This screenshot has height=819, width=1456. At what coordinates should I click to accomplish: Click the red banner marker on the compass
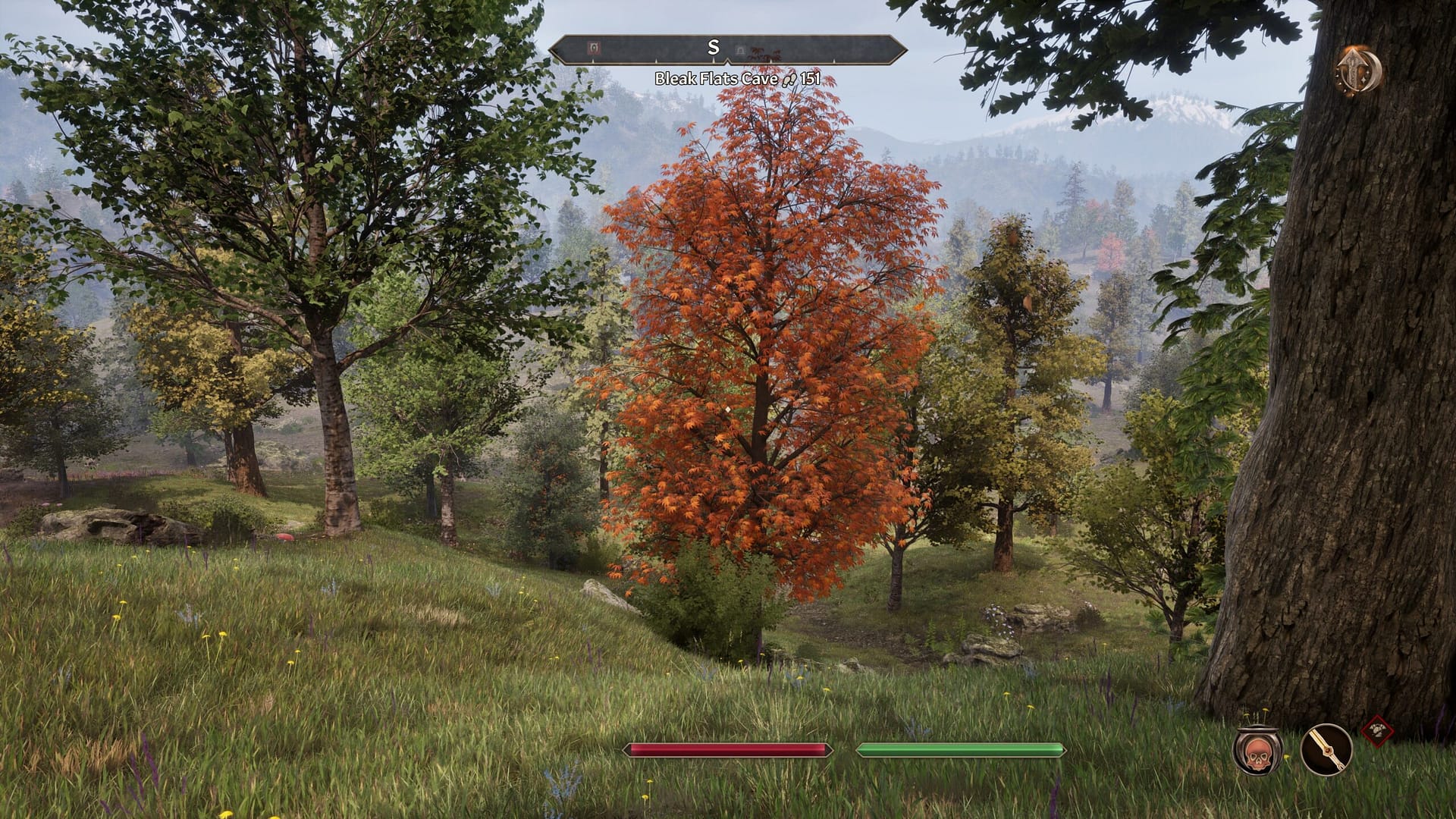click(x=594, y=48)
